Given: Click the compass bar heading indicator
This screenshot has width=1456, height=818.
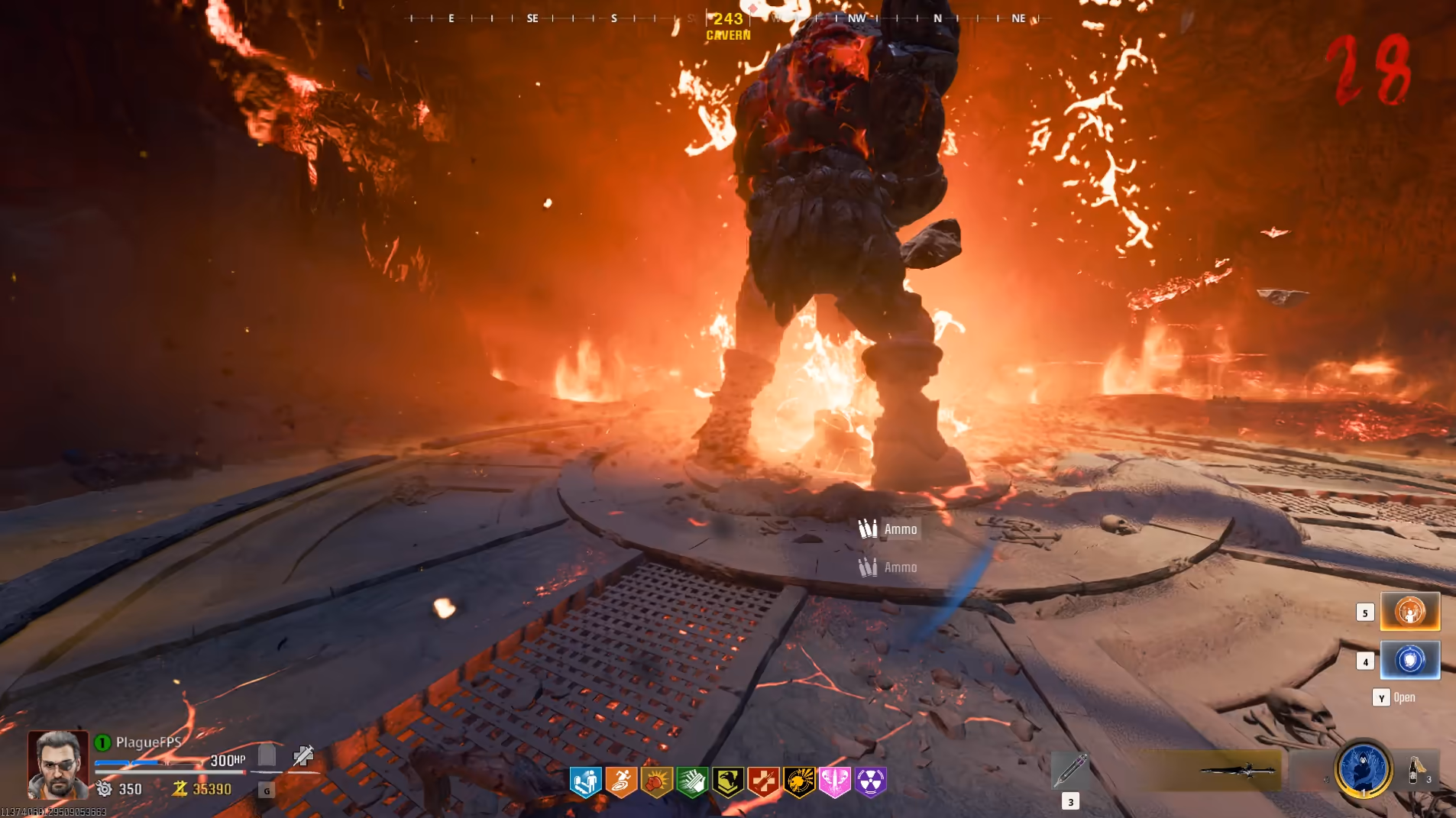Looking at the screenshot, I should coord(728,19).
